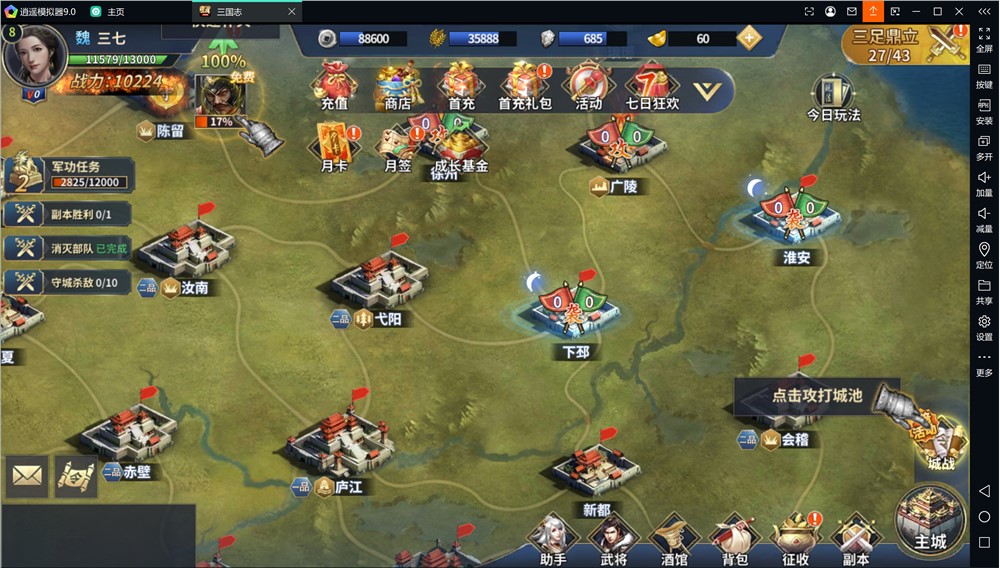Open the 月卡 monthly card
The width and height of the screenshot is (1000, 568).
(x=334, y=146)
